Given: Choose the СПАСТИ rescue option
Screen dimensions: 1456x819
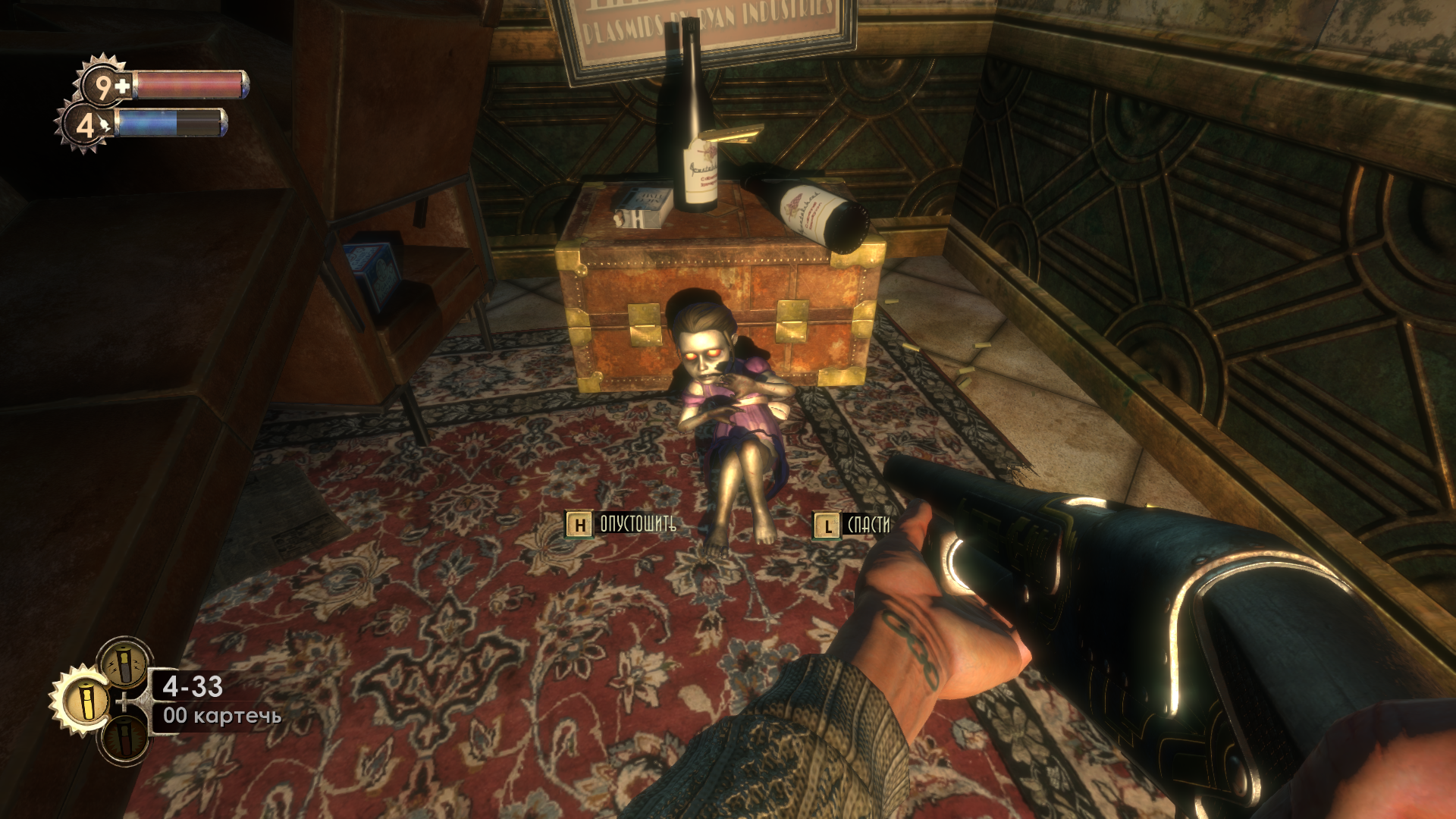Looking at the screenshot, I should [852, 525].
